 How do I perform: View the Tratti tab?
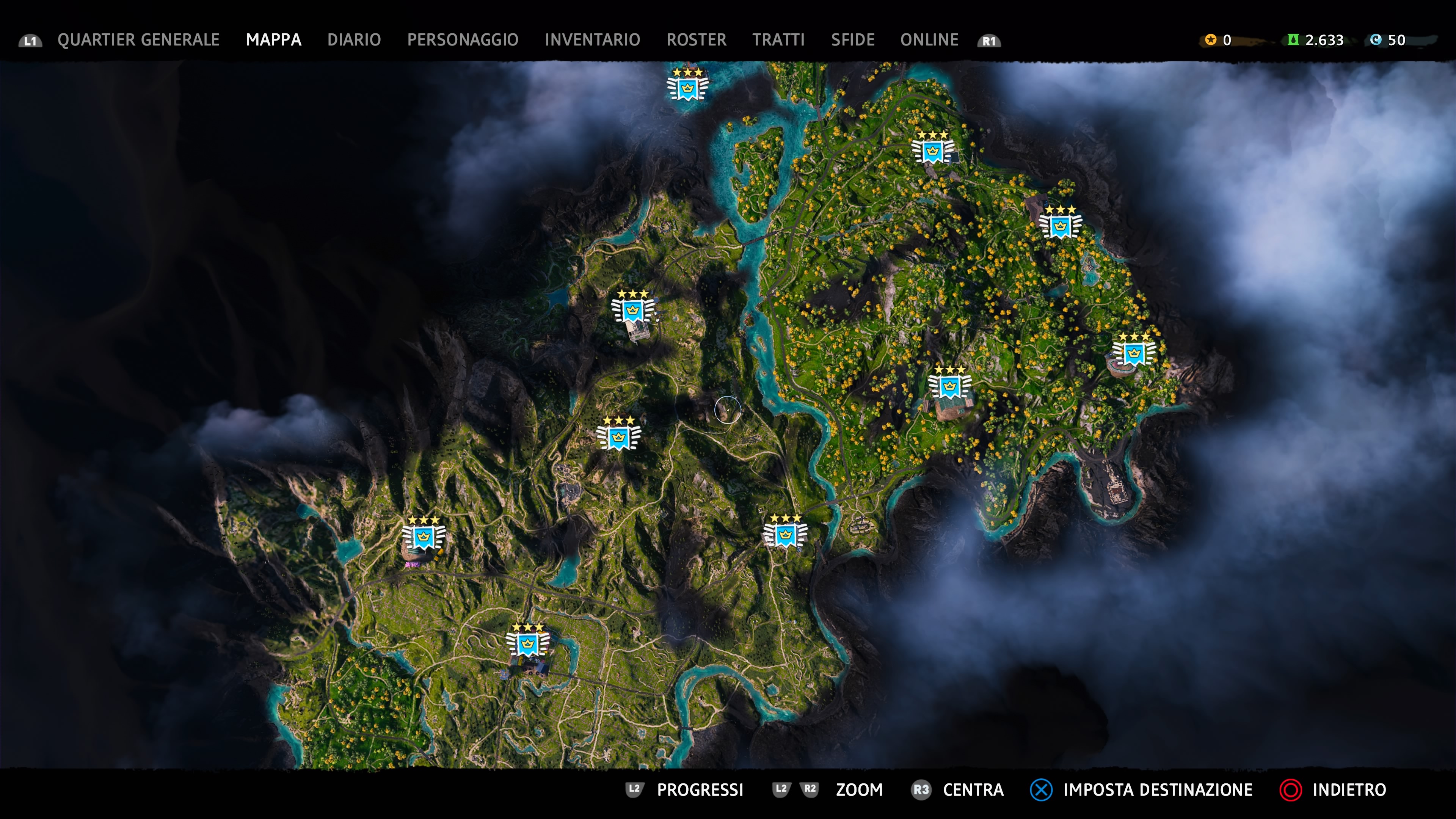[778, 40]
